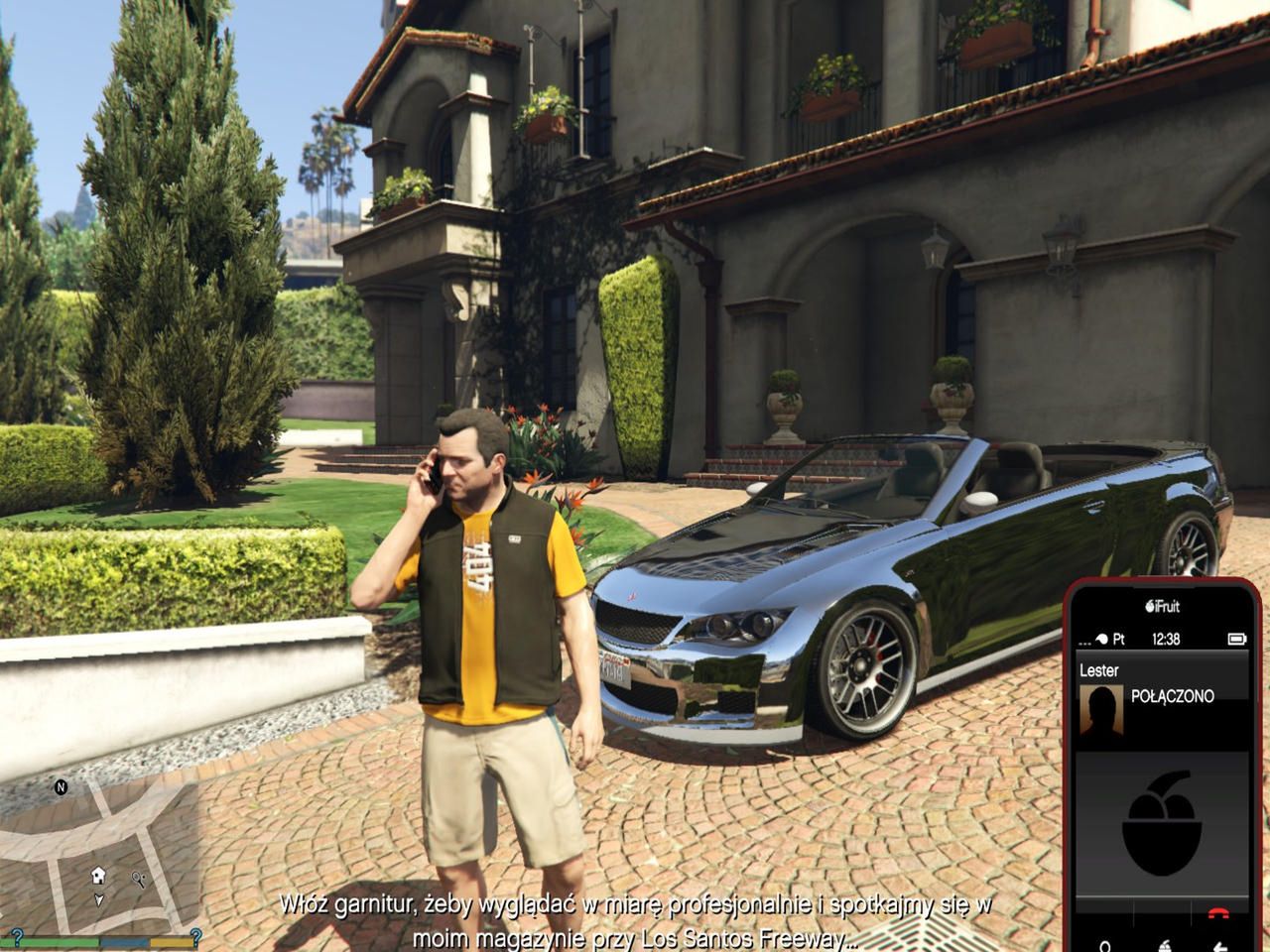Screen dimensions: 1270x952
Task: Click the battery indicator on the phone
Action: (x=1237, y=639)
